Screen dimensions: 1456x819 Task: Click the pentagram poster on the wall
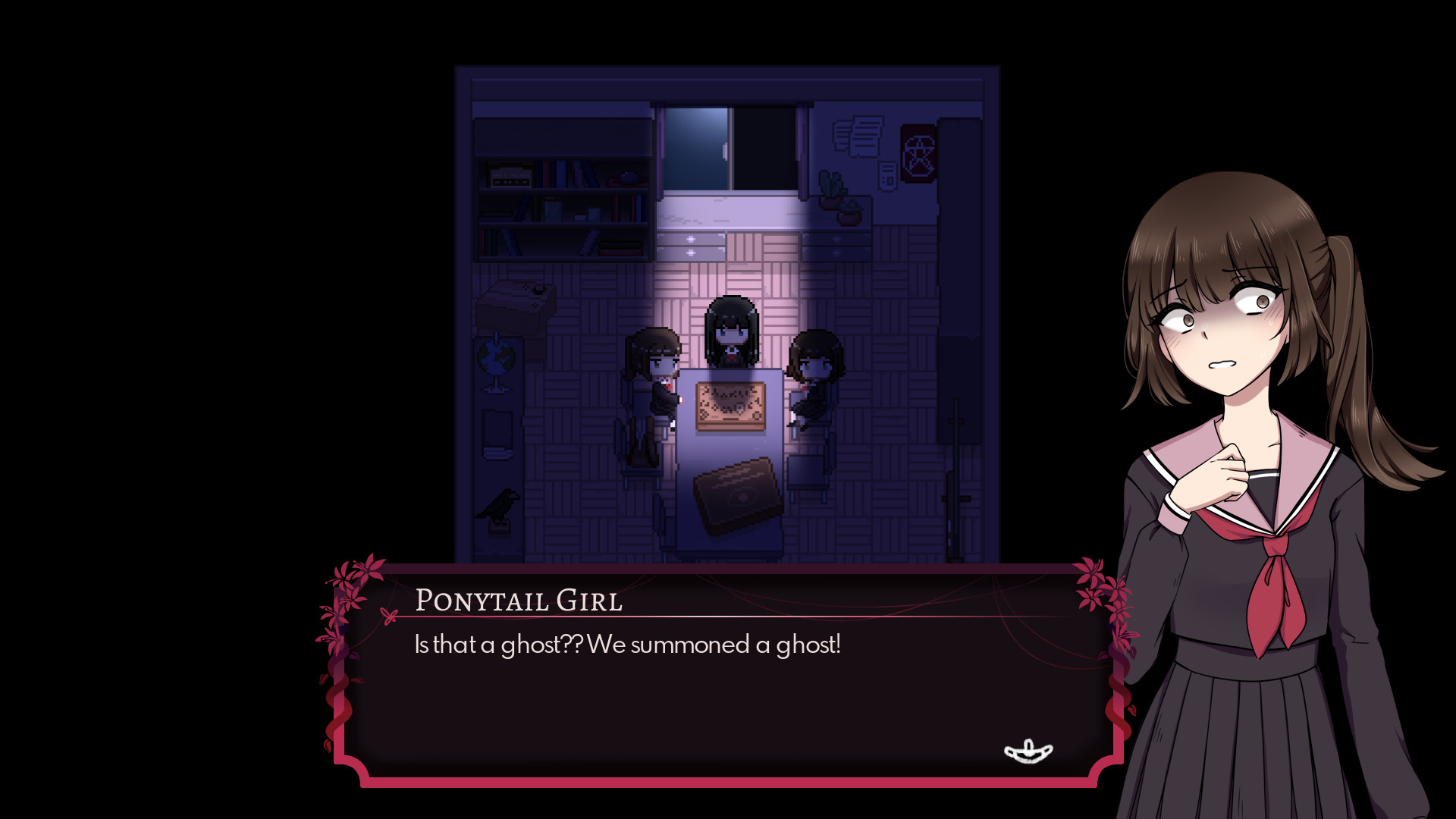(918, 152)
